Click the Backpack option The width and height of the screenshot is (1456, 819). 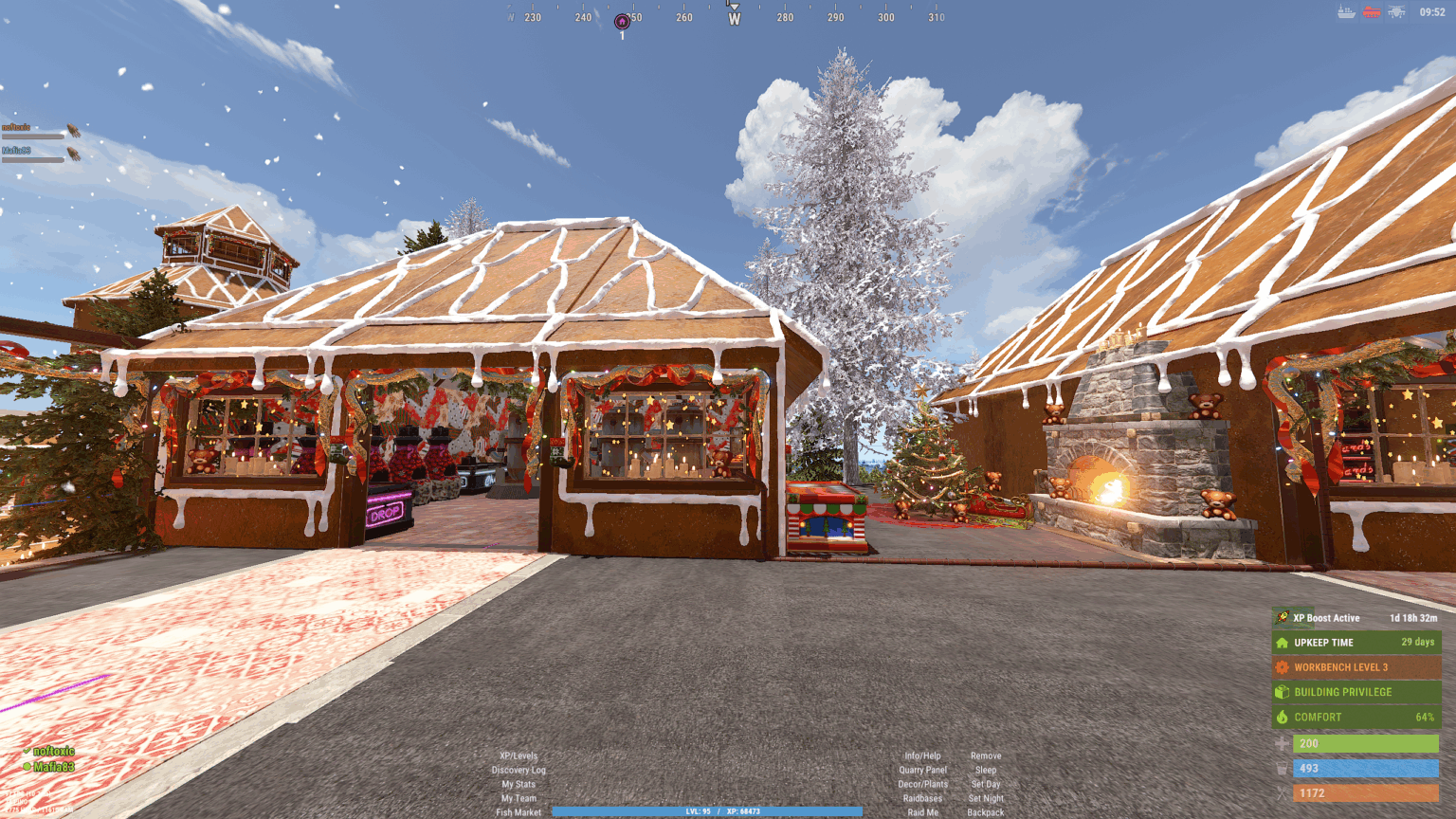986,812
